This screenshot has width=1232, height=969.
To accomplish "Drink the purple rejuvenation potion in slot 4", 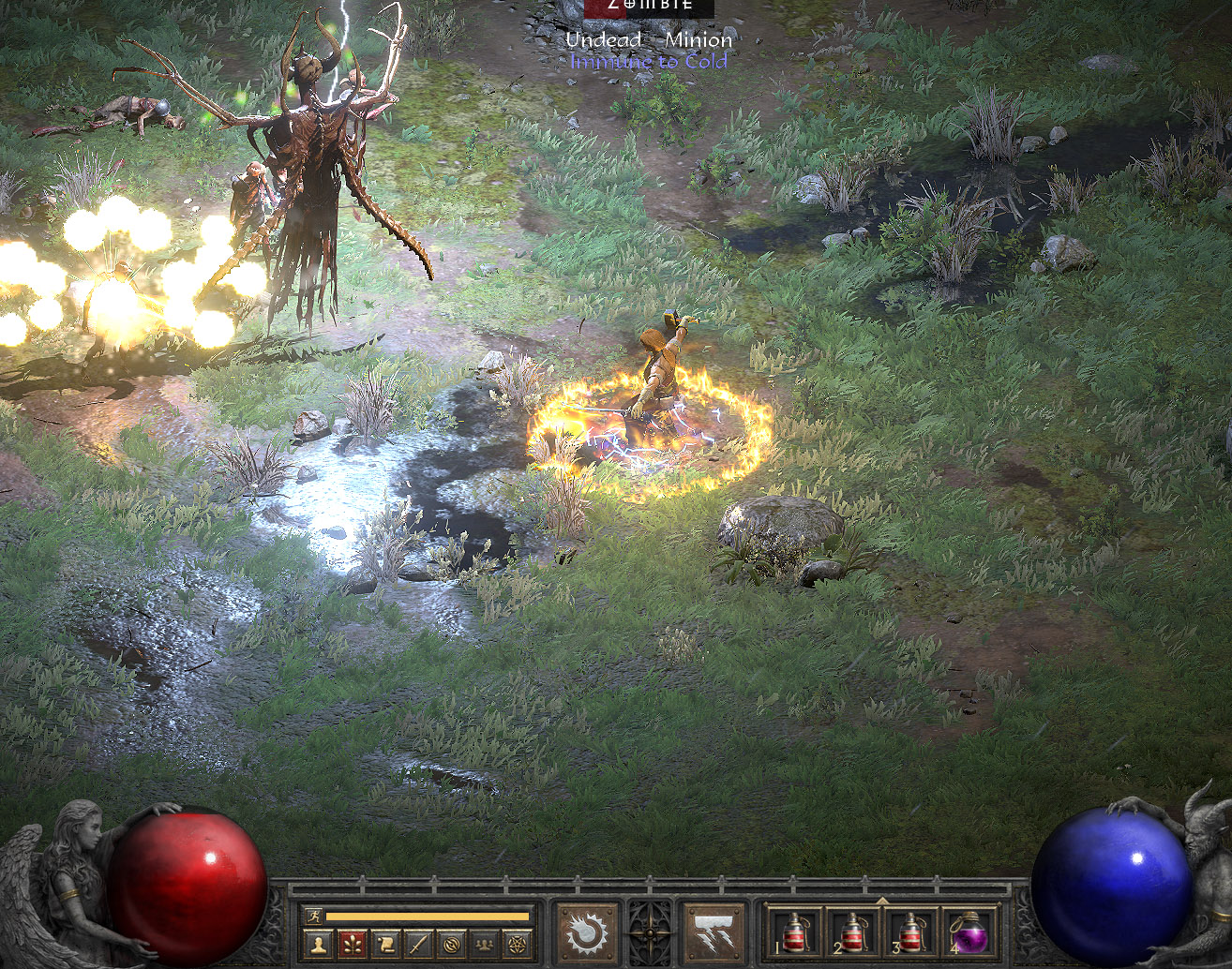I will click(968, 933).
